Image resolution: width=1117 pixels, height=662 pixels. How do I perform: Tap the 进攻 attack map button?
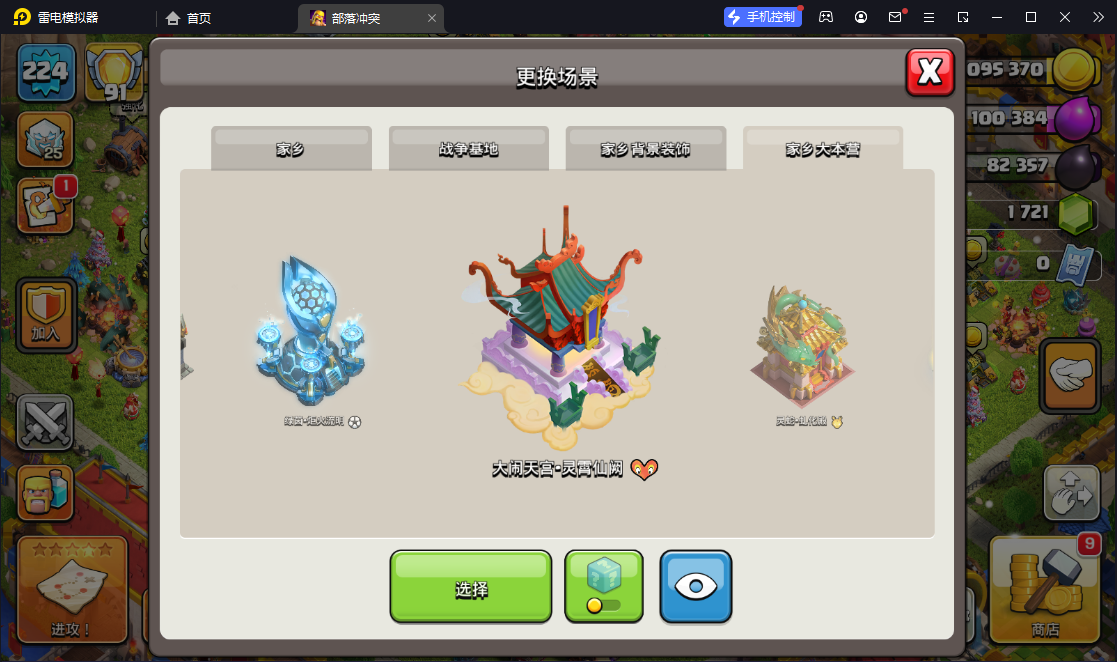[71, 590]
